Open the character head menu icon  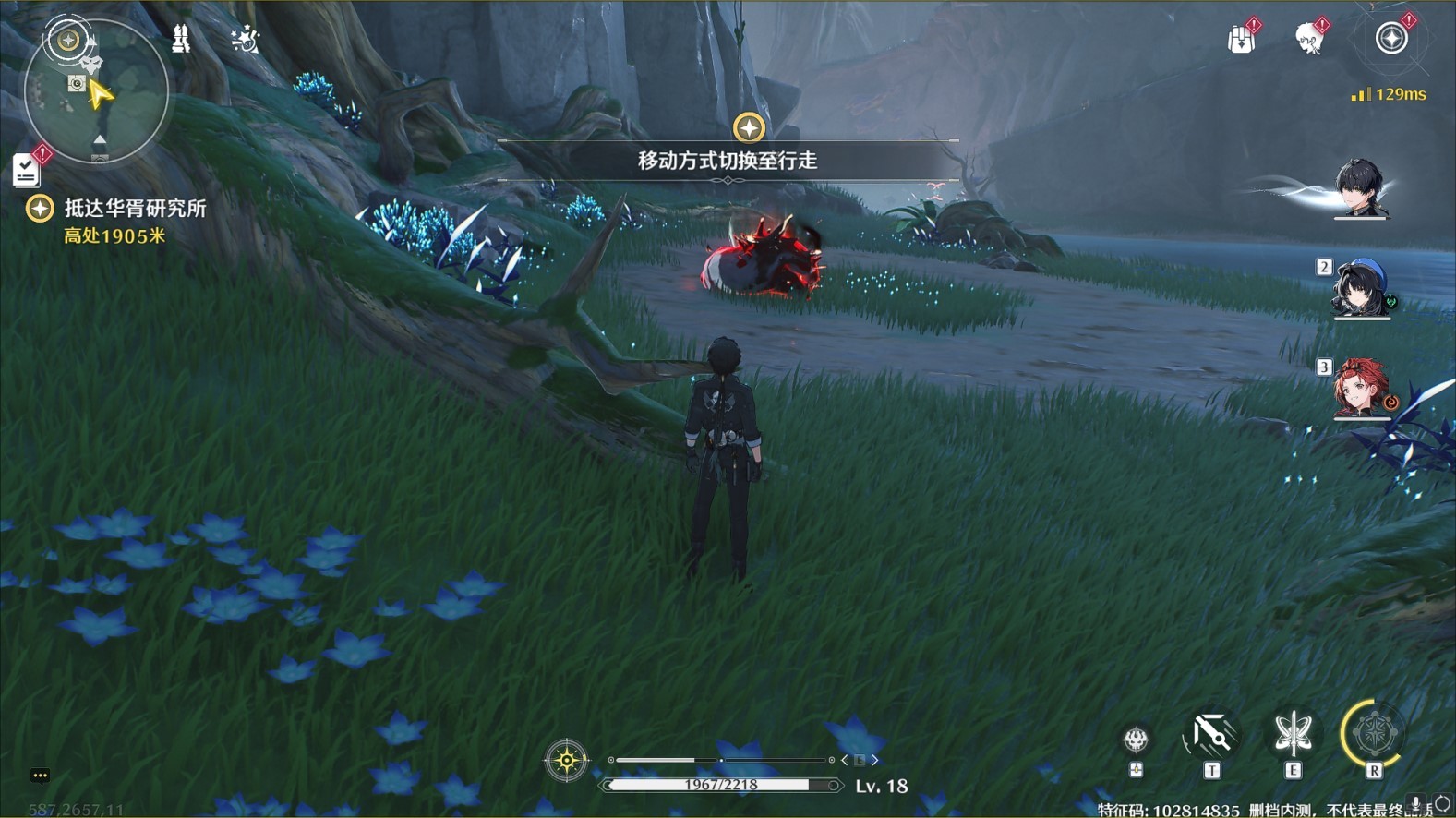(1308, 40)
